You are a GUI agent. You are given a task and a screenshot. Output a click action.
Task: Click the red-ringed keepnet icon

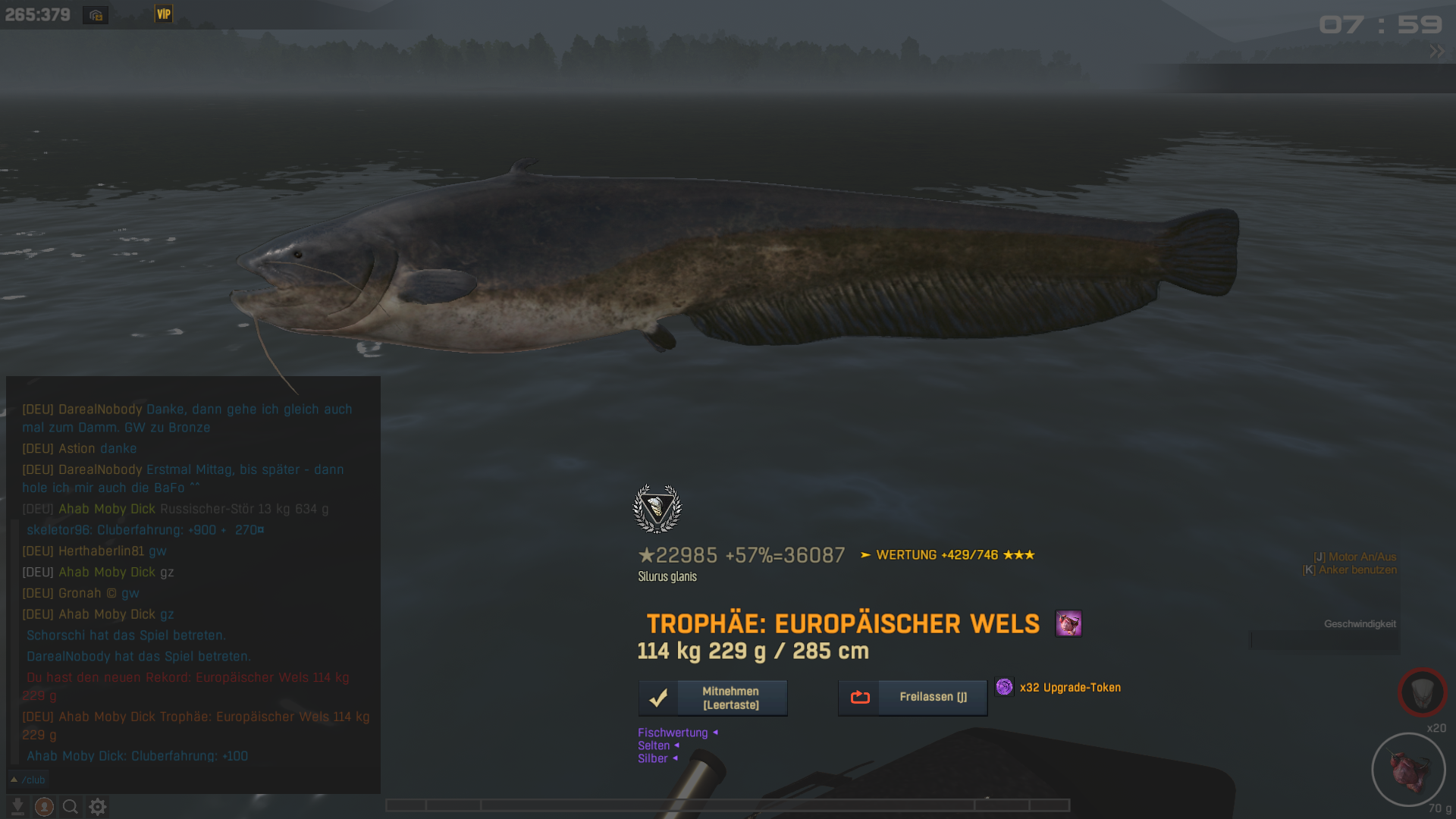click(1422, 692)
